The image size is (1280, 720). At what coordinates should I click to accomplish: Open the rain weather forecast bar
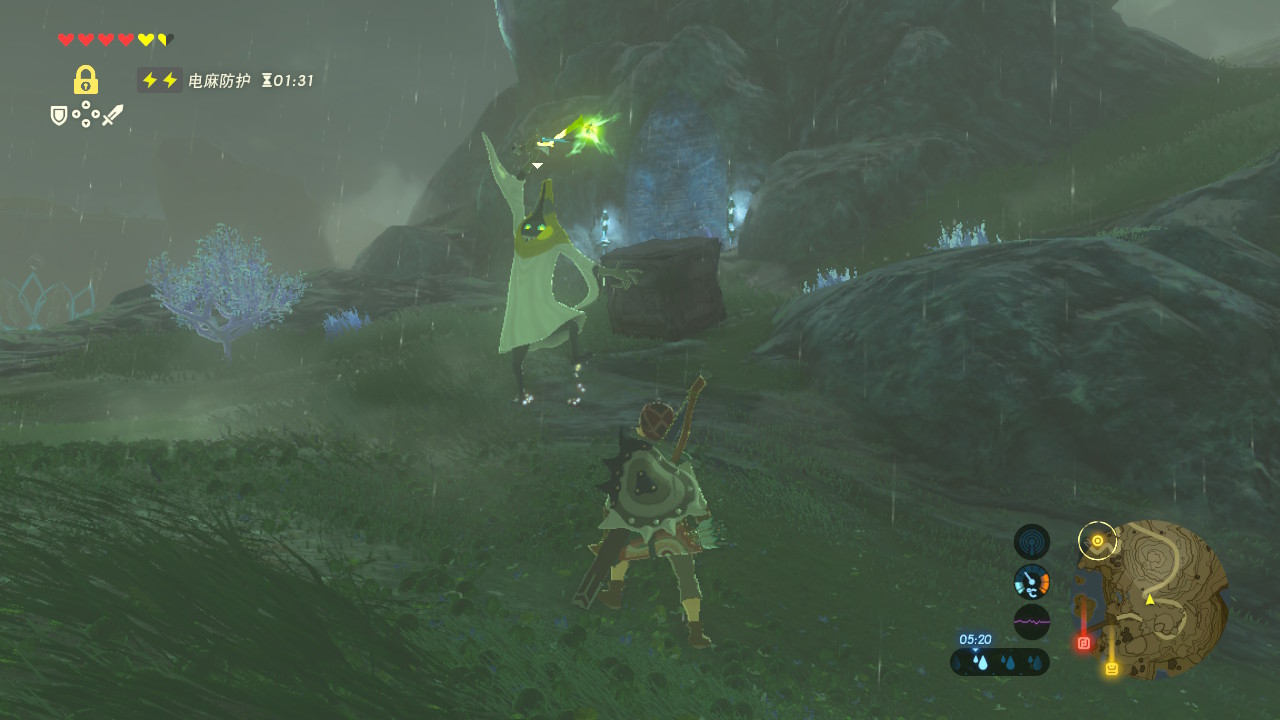(1000, 661)
